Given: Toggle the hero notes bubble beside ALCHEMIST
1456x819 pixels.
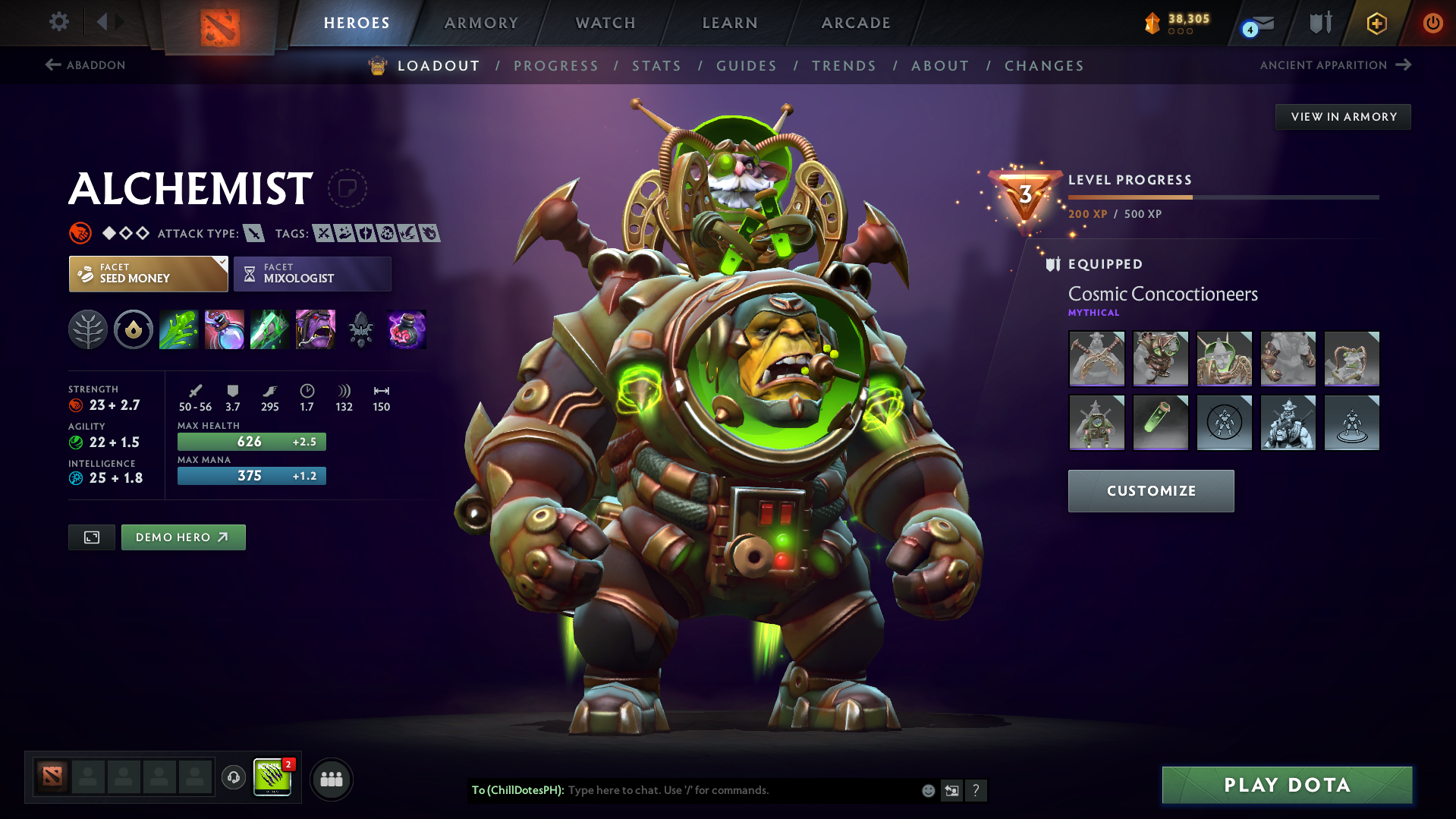Looking at the screenshot, I should [x=347, y=188].
